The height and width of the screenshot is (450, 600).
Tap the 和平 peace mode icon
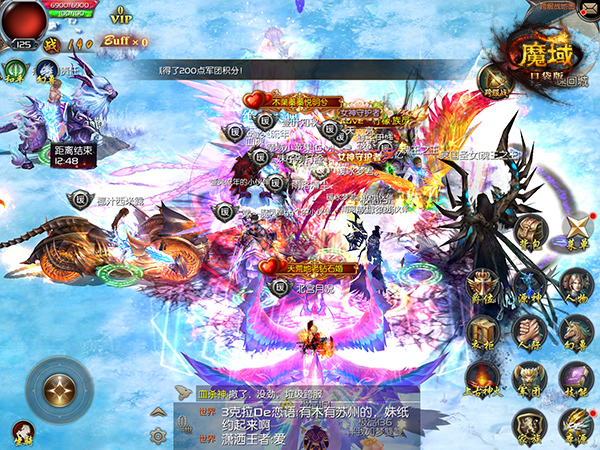14,70
